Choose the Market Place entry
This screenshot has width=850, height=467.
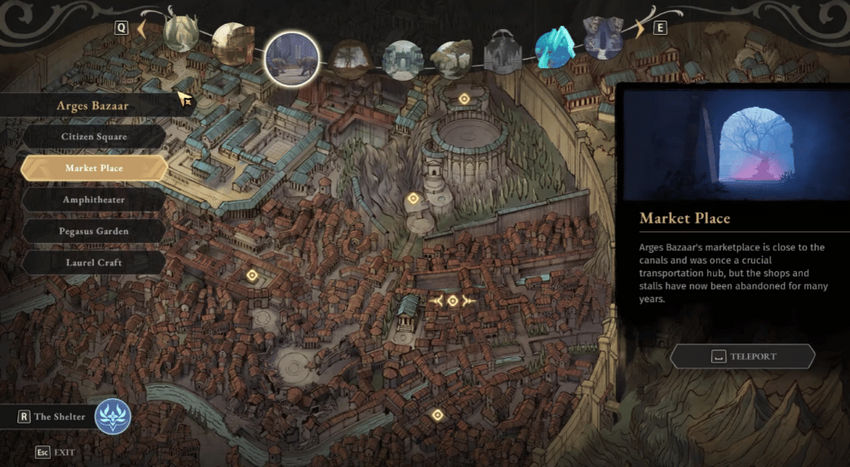point(94,168)
